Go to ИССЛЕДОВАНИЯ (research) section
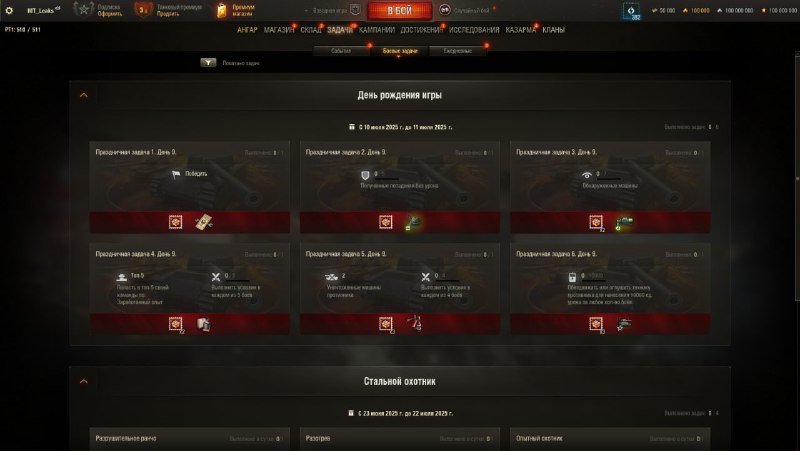The width and height of the screenshot is (800, 451). pos(473,30)
